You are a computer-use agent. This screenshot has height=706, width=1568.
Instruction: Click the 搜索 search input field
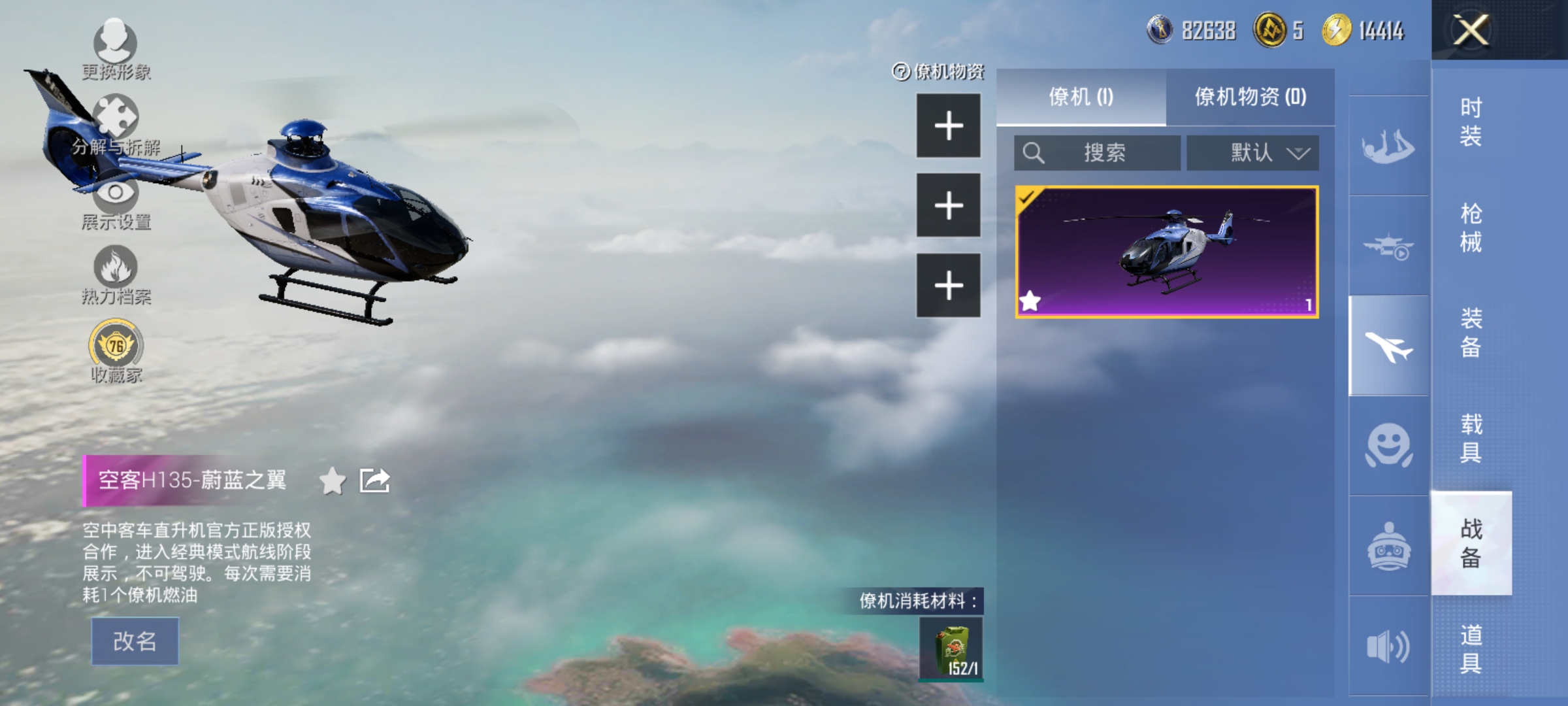click(x=1098, y=152)
